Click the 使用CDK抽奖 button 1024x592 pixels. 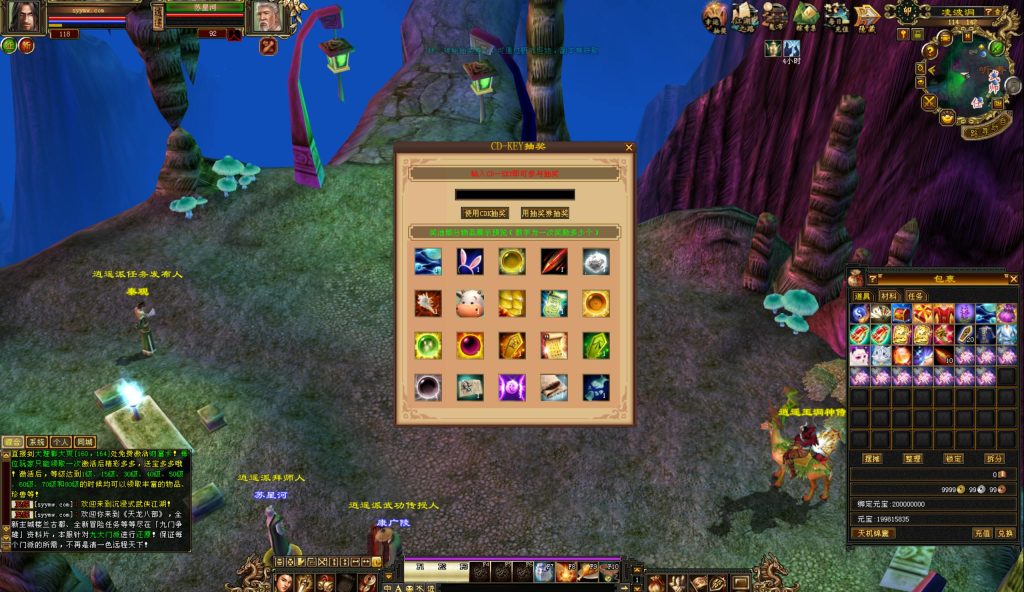point(485,213)
